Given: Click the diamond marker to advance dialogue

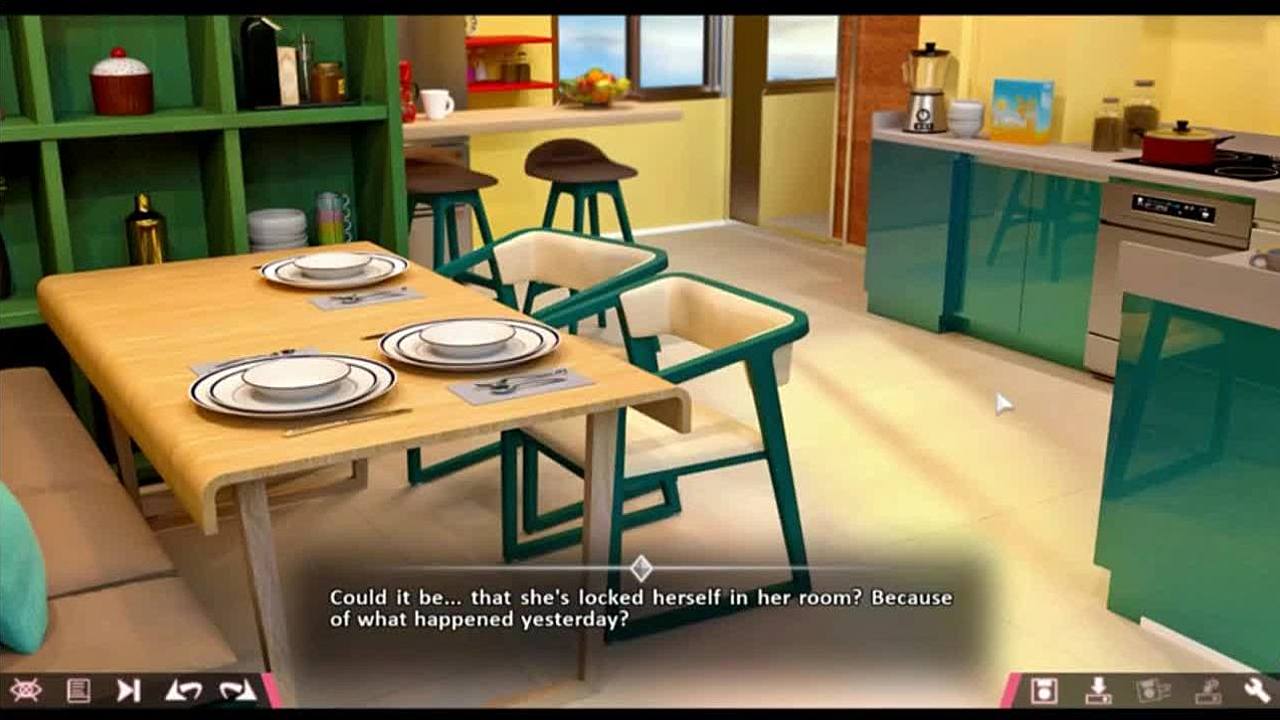Looking at the screenshot, I should [x=641, y=568].
